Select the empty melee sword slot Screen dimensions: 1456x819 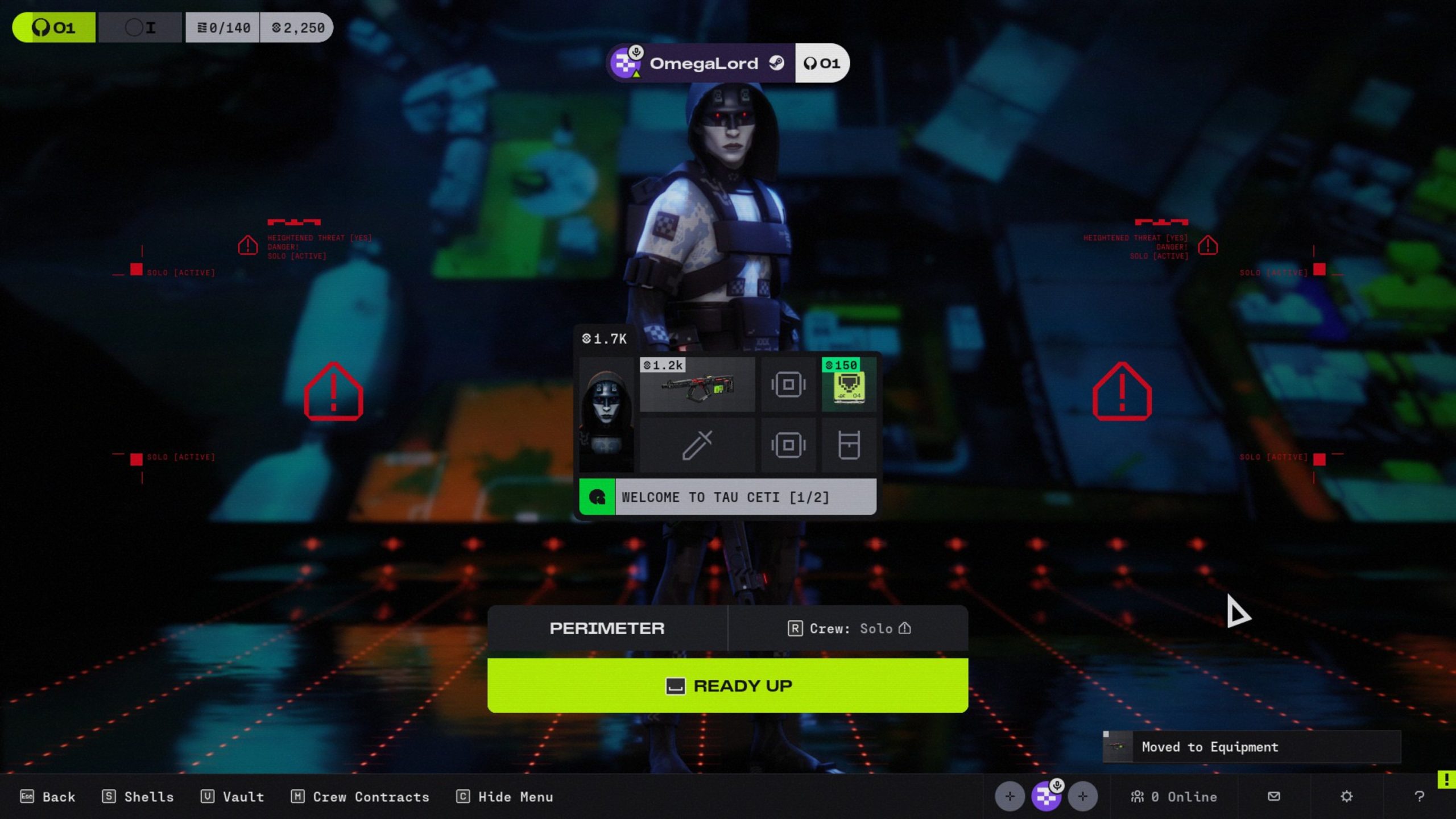[x=697, y=445]
